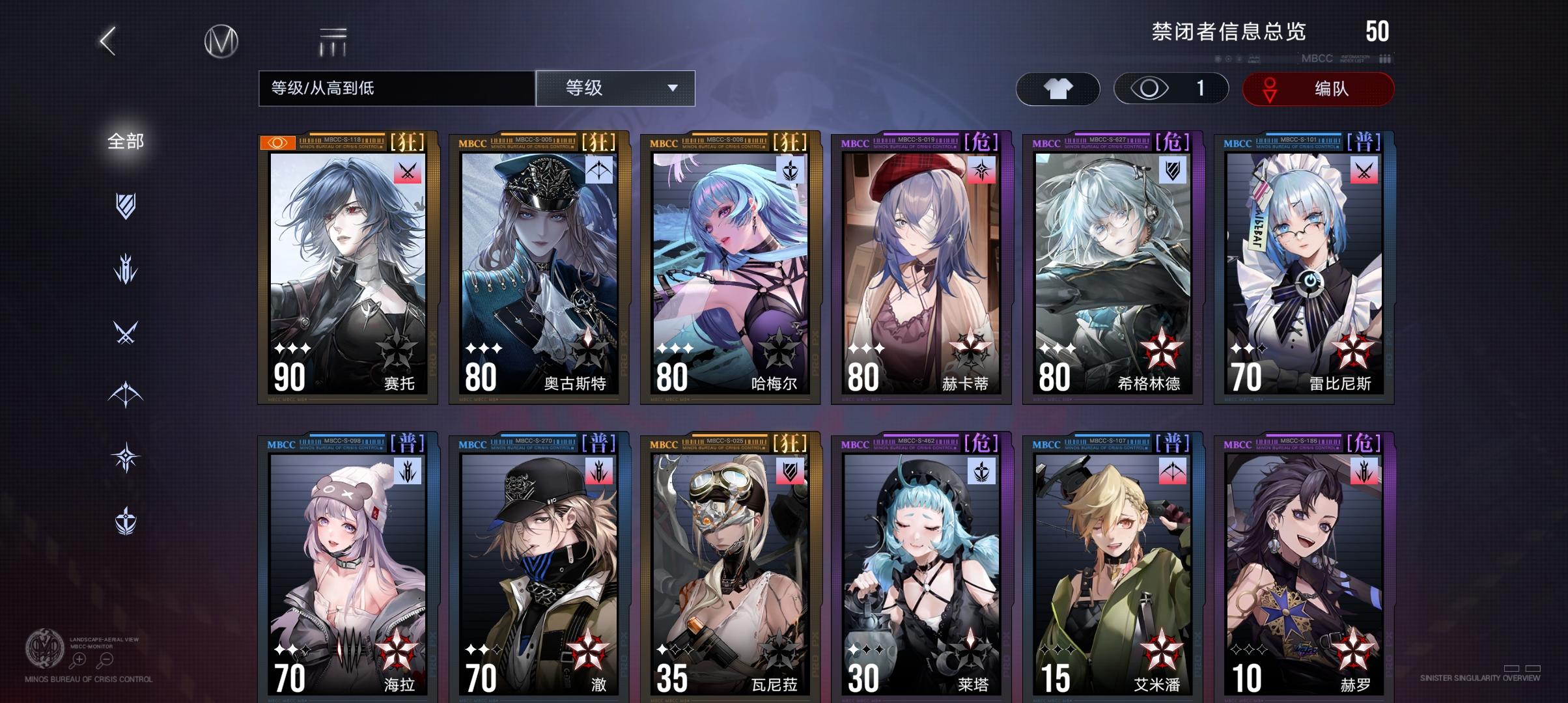1568x703 pixels.
Task: Click the zoom-in magnifier control at bottom left
Action: 79,659
